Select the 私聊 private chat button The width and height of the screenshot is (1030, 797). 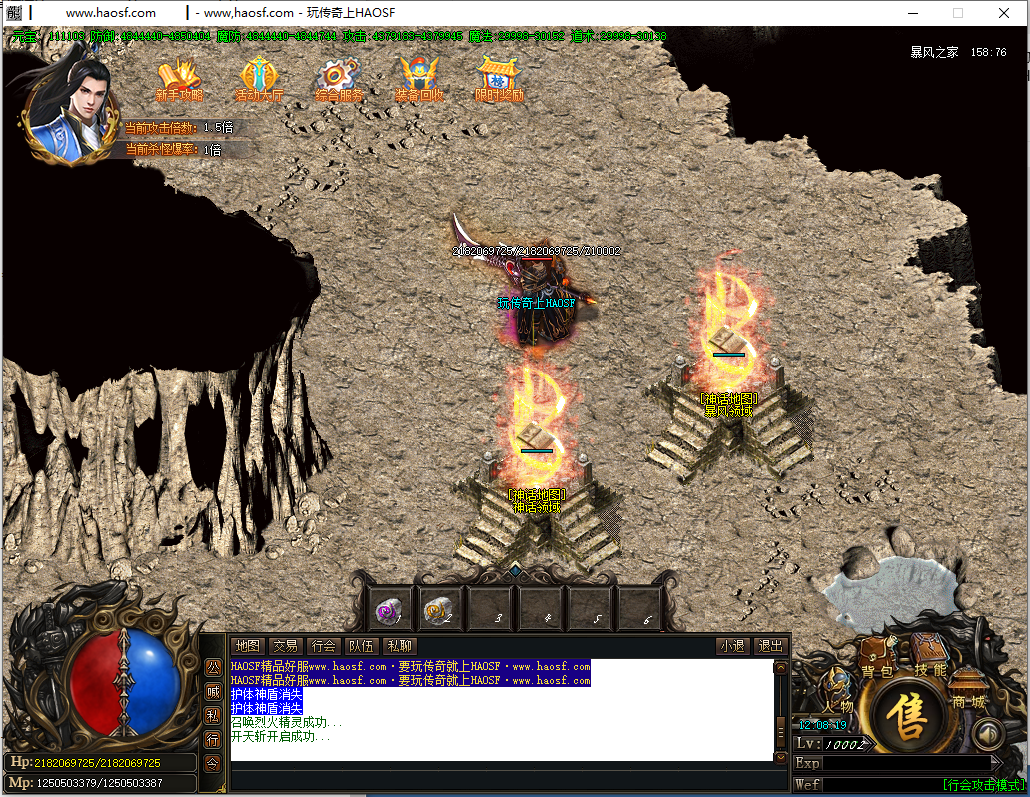click(399, 646)
